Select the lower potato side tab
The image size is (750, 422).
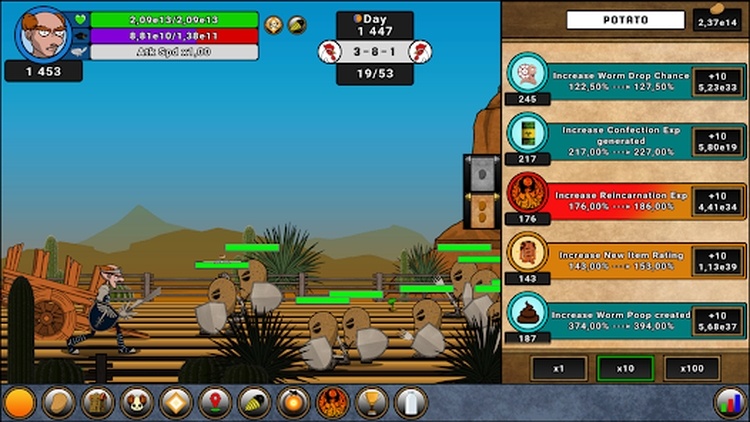click(481, 209)
